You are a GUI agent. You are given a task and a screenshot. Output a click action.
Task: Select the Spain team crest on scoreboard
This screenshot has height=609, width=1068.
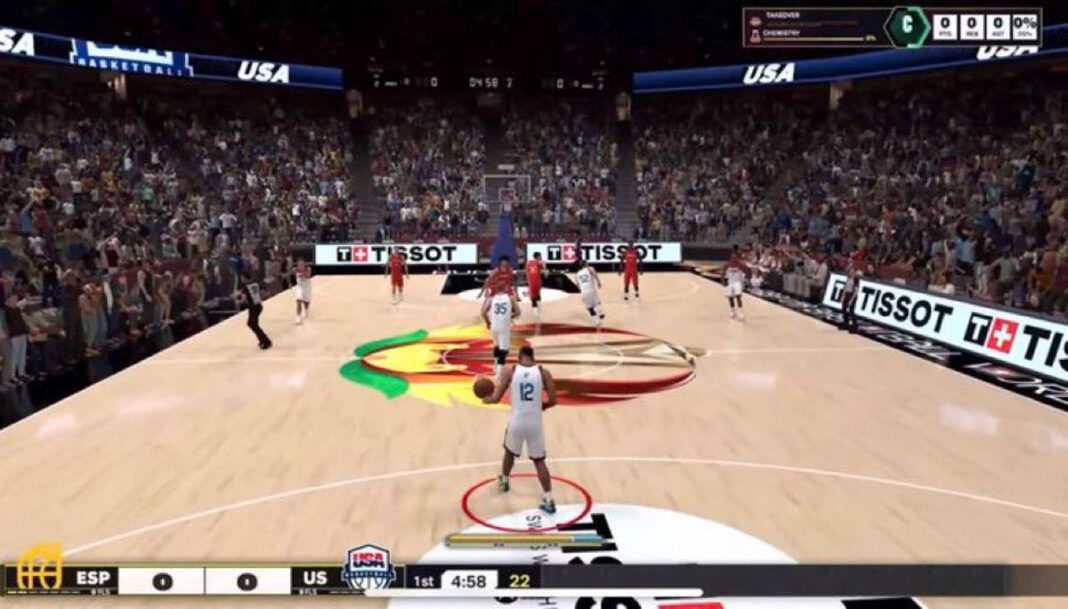[40, 568]
